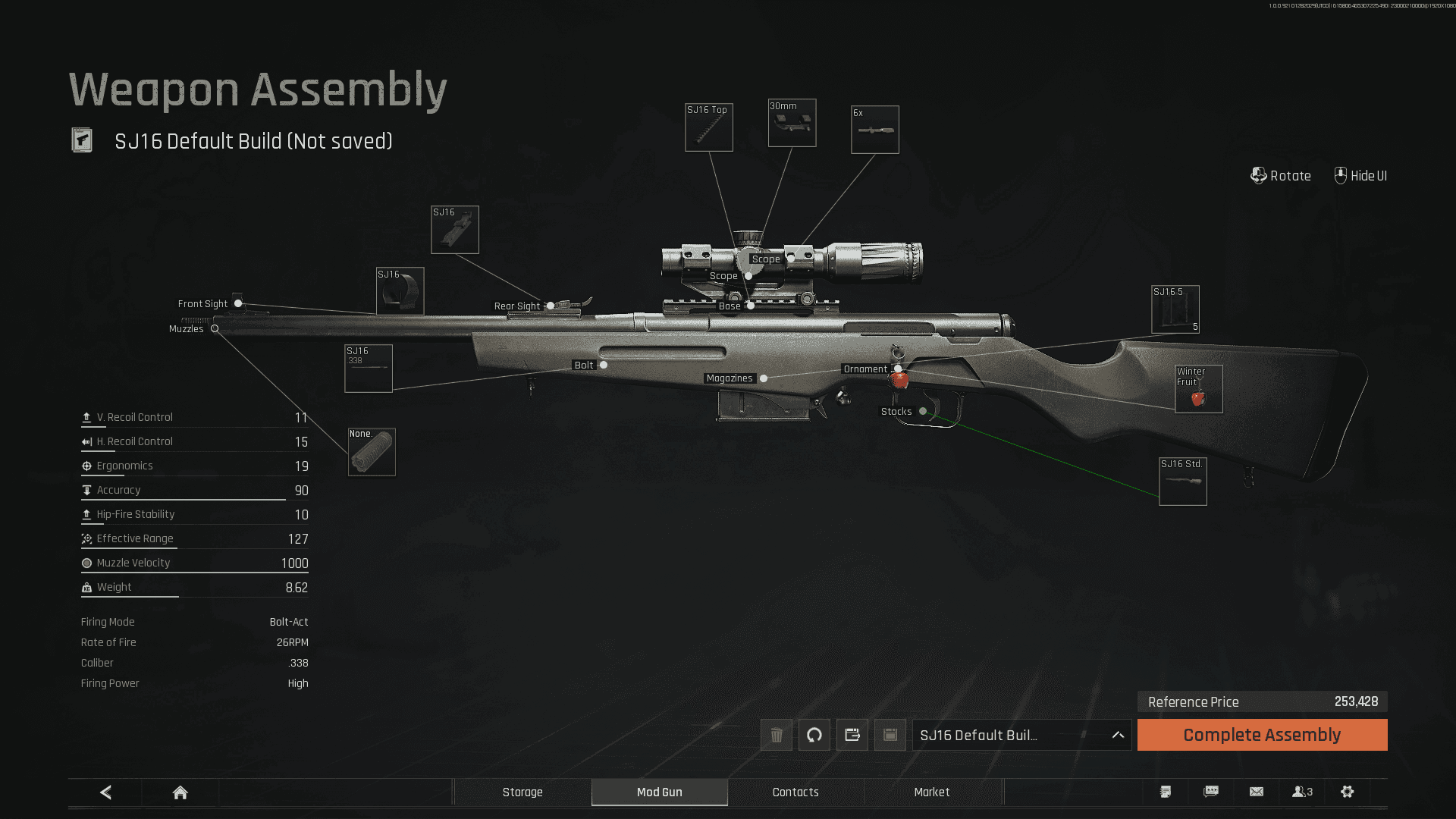Load a saved build preset
The height and width of the screenshot is (819, 1456).
(x=851, y=735)
